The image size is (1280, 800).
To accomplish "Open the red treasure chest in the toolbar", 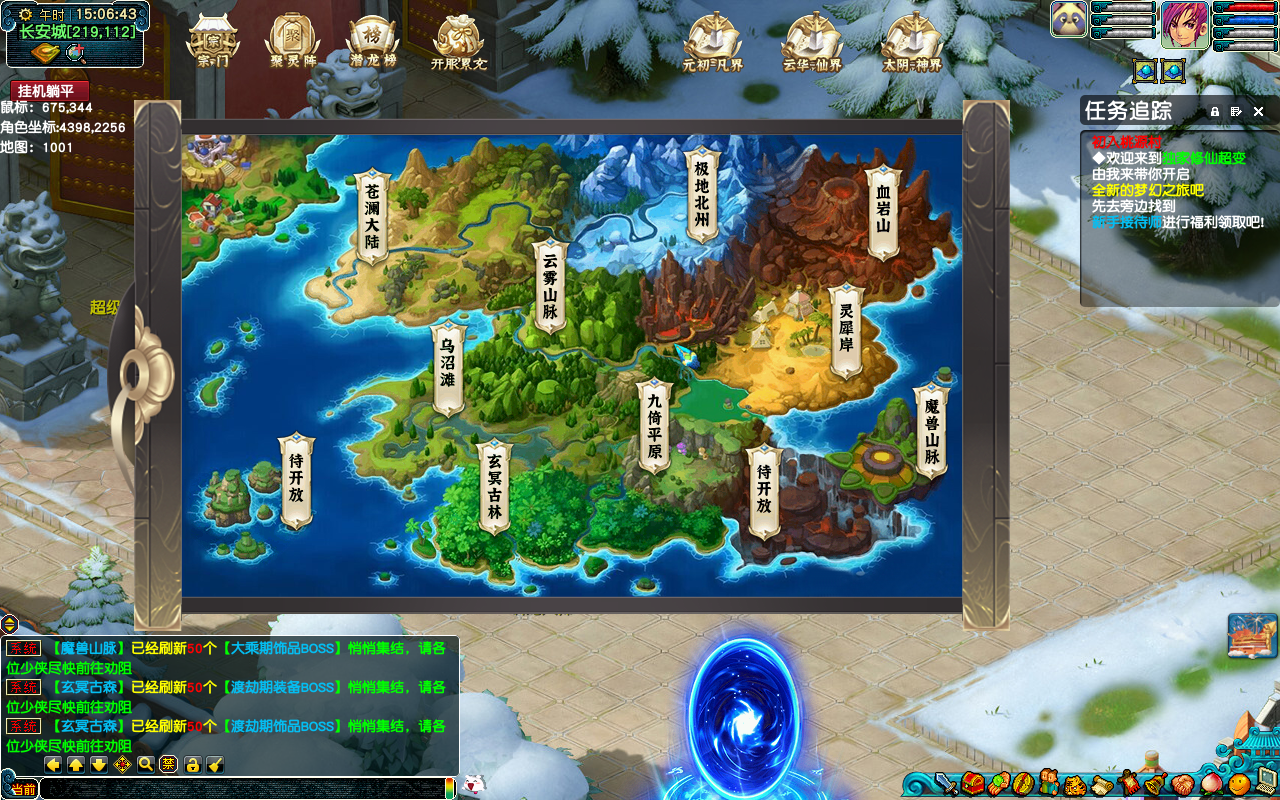I will pyautogui.click(x=973, y=783).
